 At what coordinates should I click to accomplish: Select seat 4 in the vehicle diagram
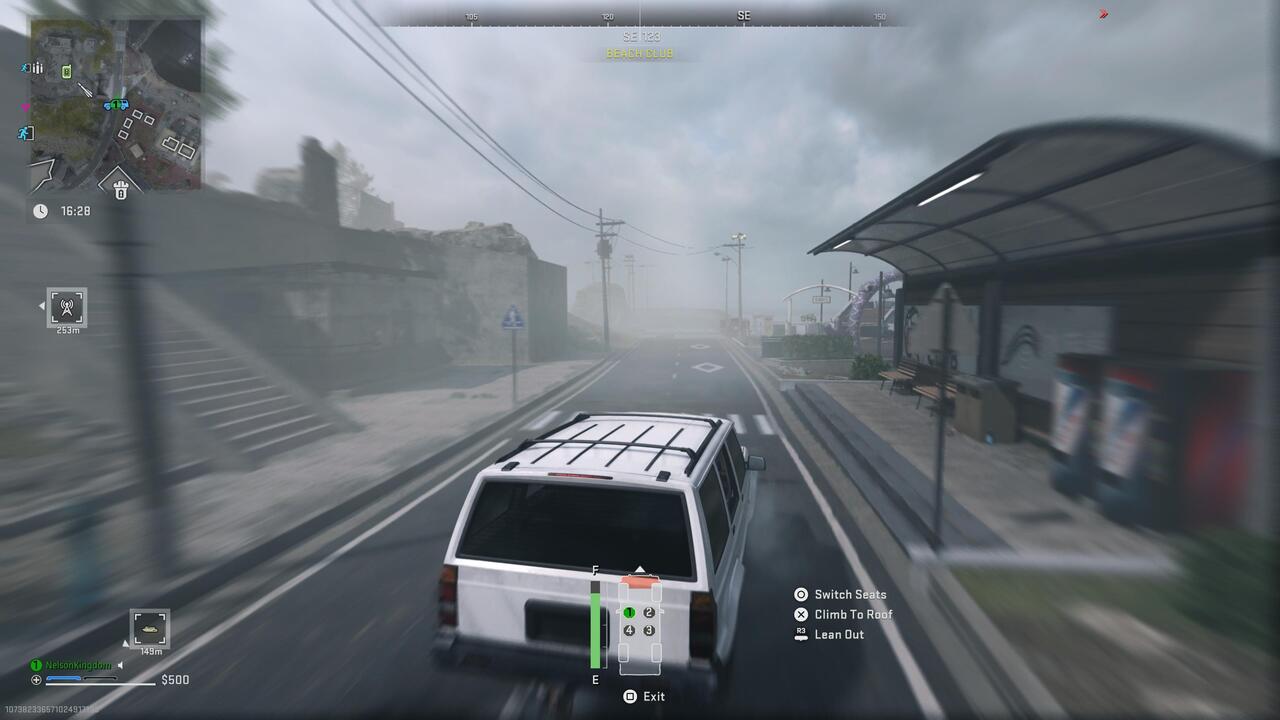(629, 630)
